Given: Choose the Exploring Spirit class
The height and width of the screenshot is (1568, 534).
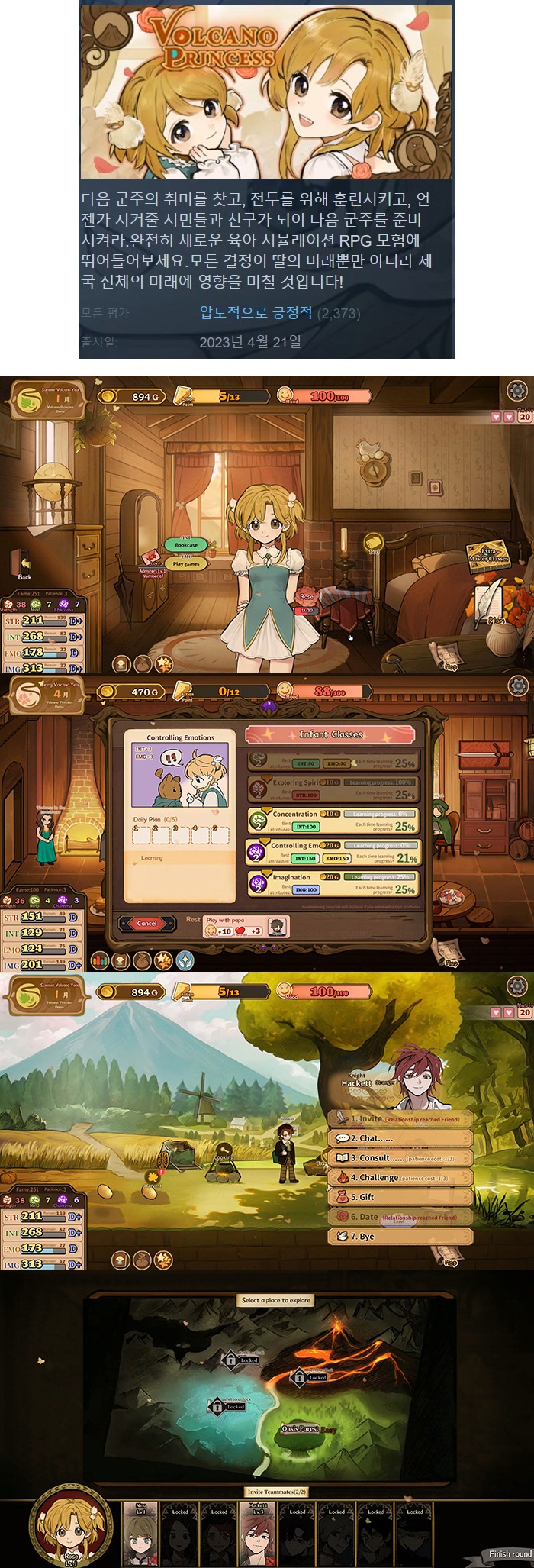Looking at the screenshot, I should tap(332, 789).
